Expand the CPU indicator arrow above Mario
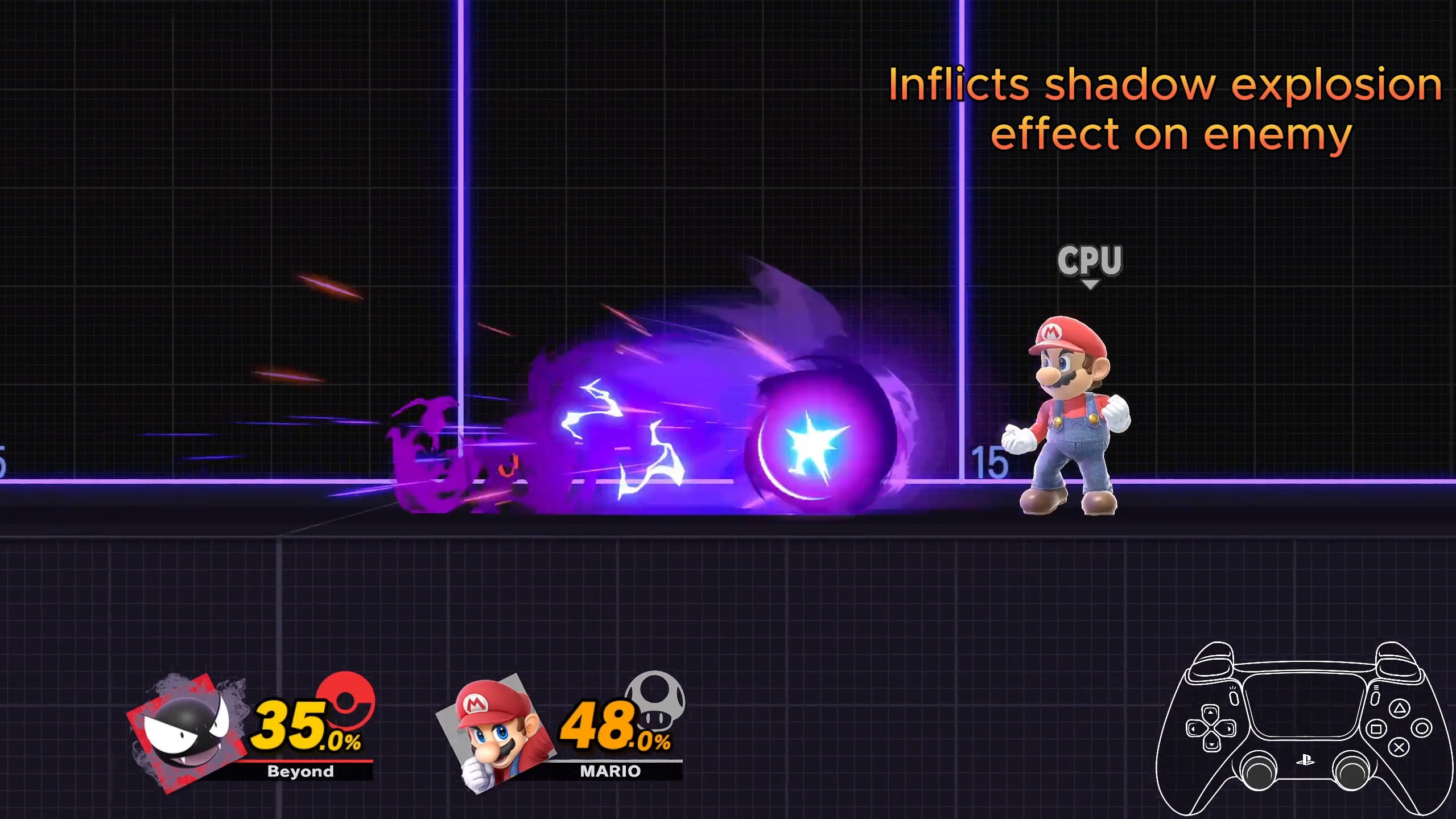Screen dimensions: 1456x819 [1090, 283]
